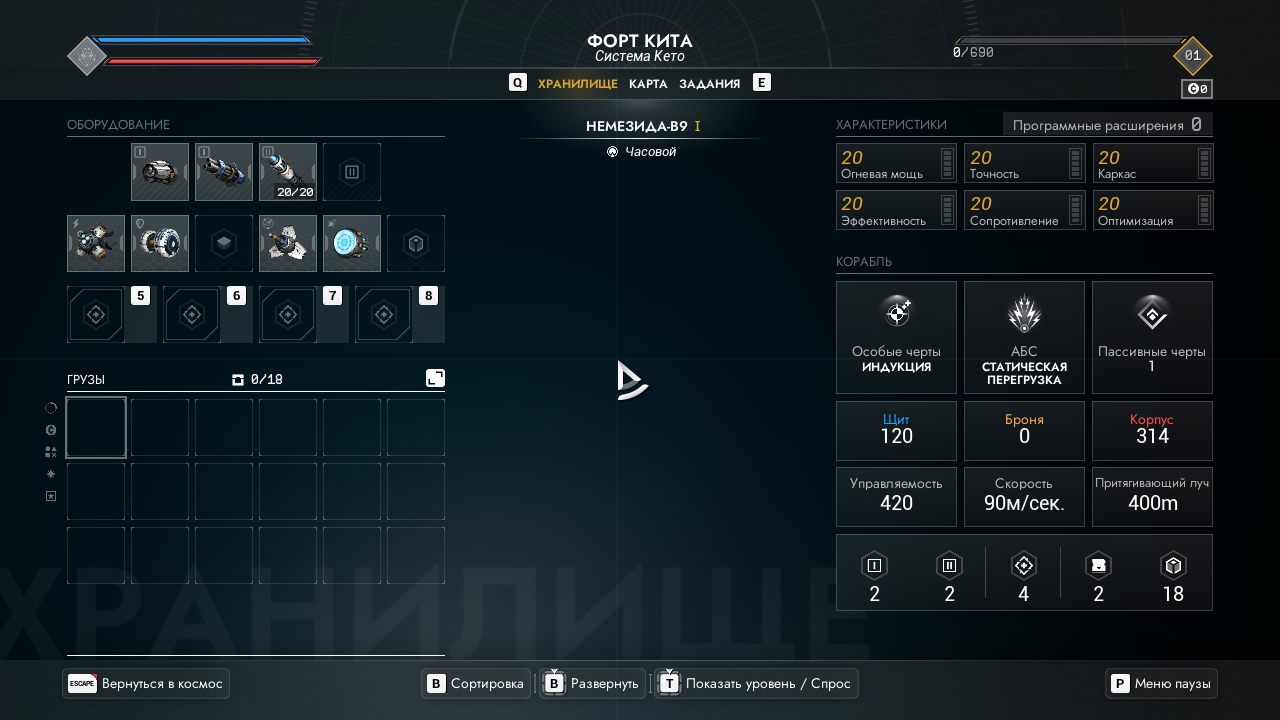Select the first empty cargo grid cell
Screen dimensions: 1280x720
click(x=96, y=428)
